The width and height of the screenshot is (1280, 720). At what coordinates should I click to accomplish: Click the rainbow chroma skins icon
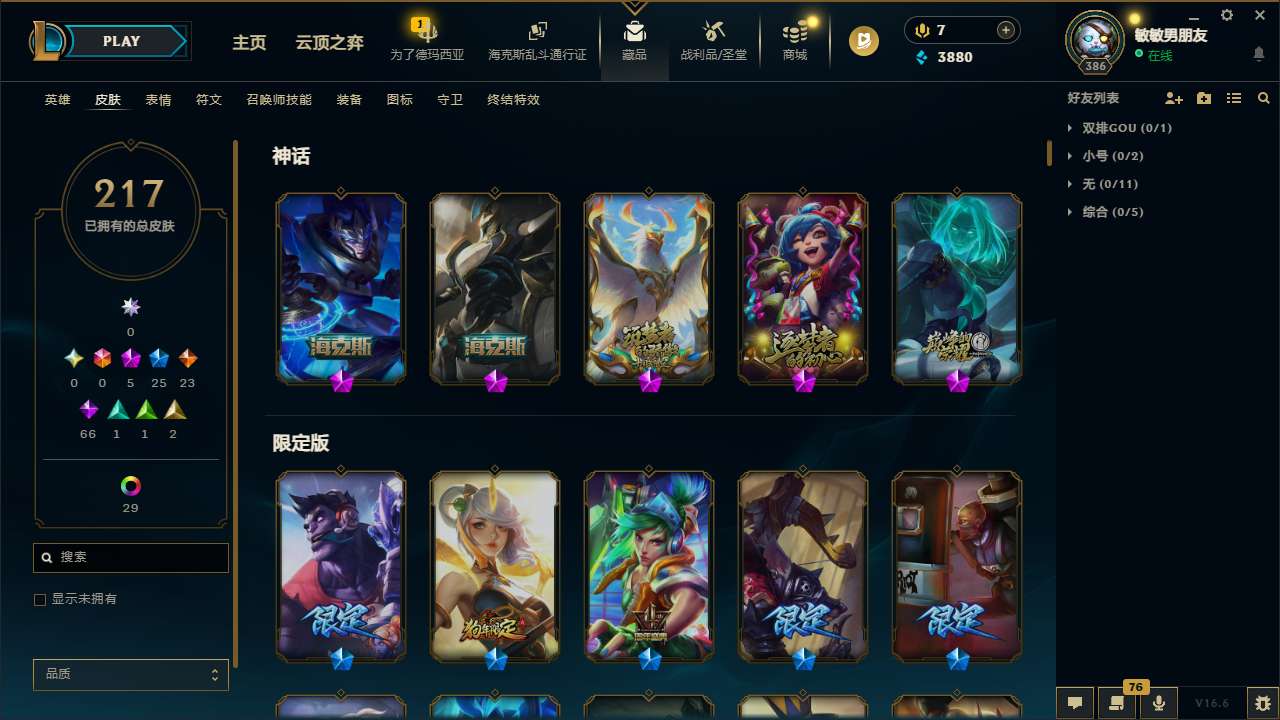click(x=130, y=483)
